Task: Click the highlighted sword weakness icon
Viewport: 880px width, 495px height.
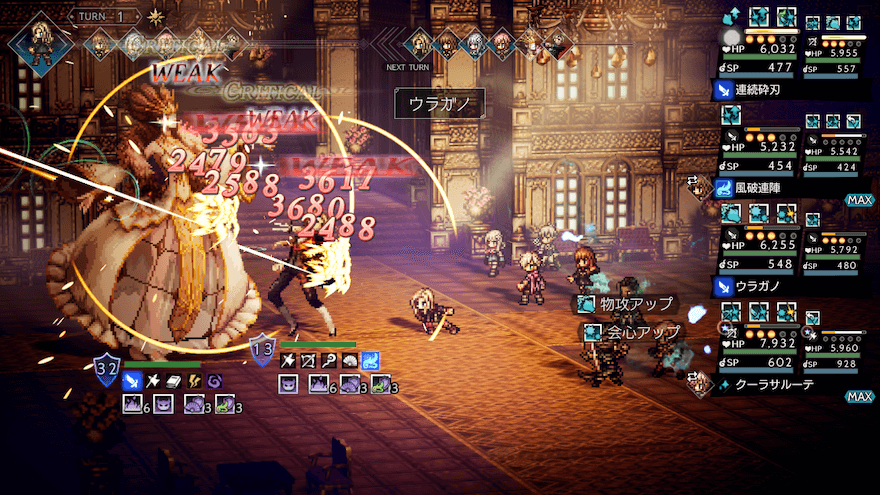Action: (131, 380)
